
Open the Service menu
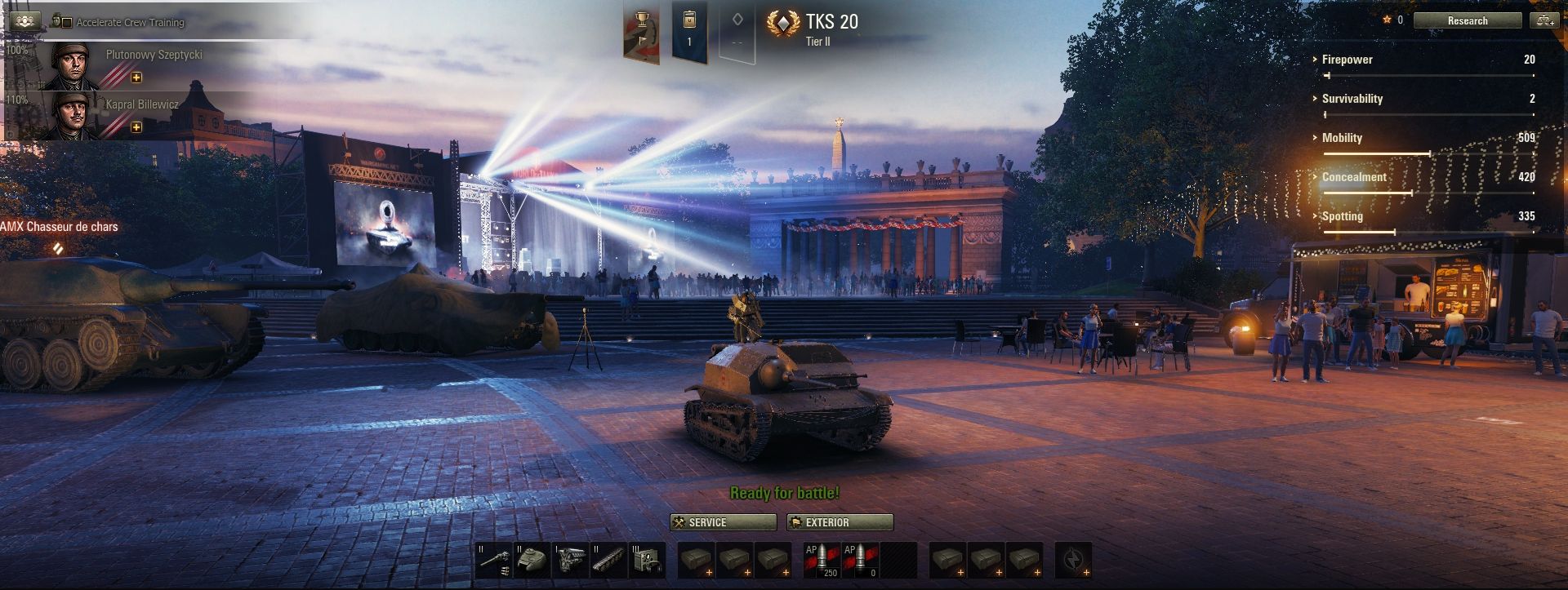(723, 522)
